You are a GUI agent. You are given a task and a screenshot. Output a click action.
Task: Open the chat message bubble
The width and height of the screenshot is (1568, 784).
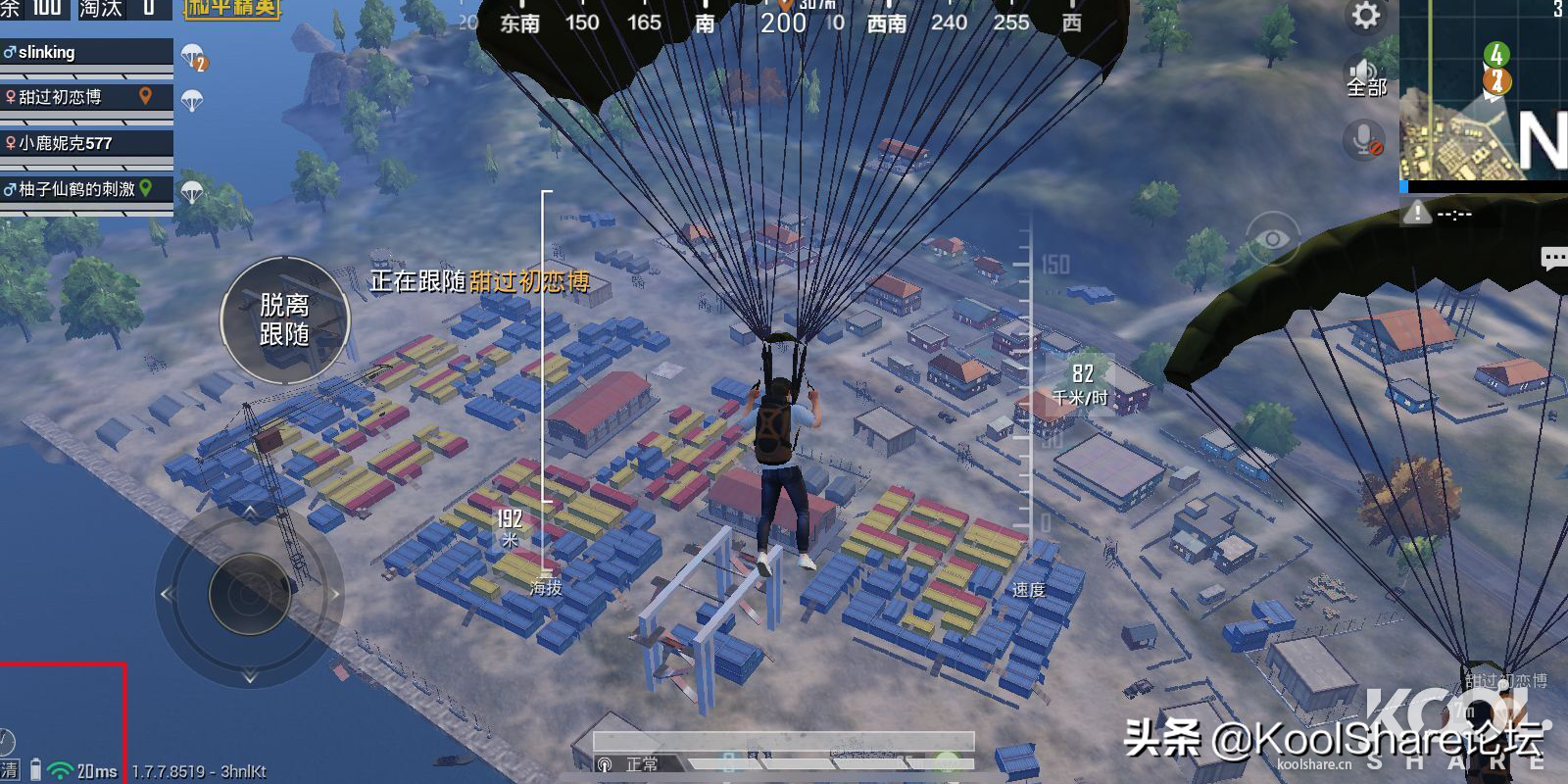coord(1553,259)
